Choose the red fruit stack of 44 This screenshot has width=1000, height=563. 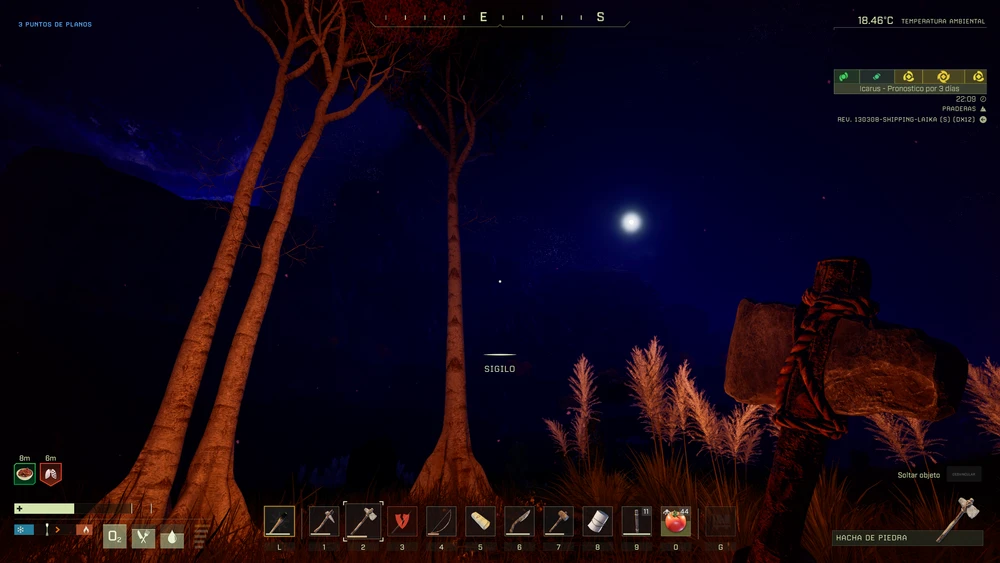676,521
